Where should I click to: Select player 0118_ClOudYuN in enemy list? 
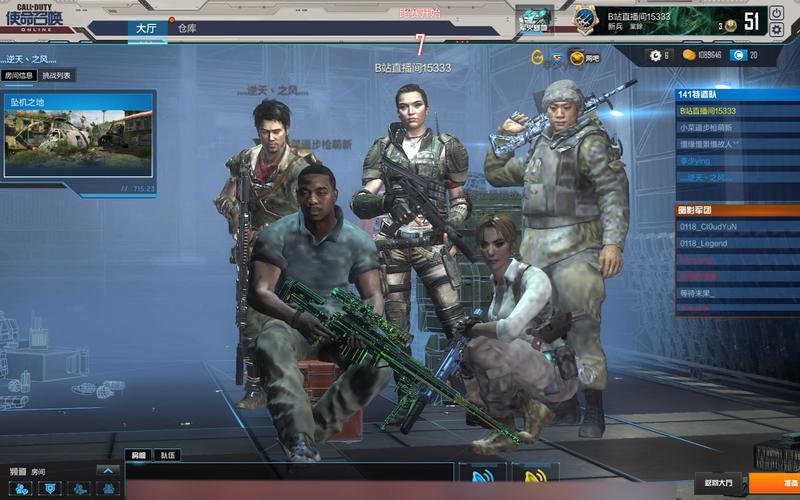[x=709, y=227]
